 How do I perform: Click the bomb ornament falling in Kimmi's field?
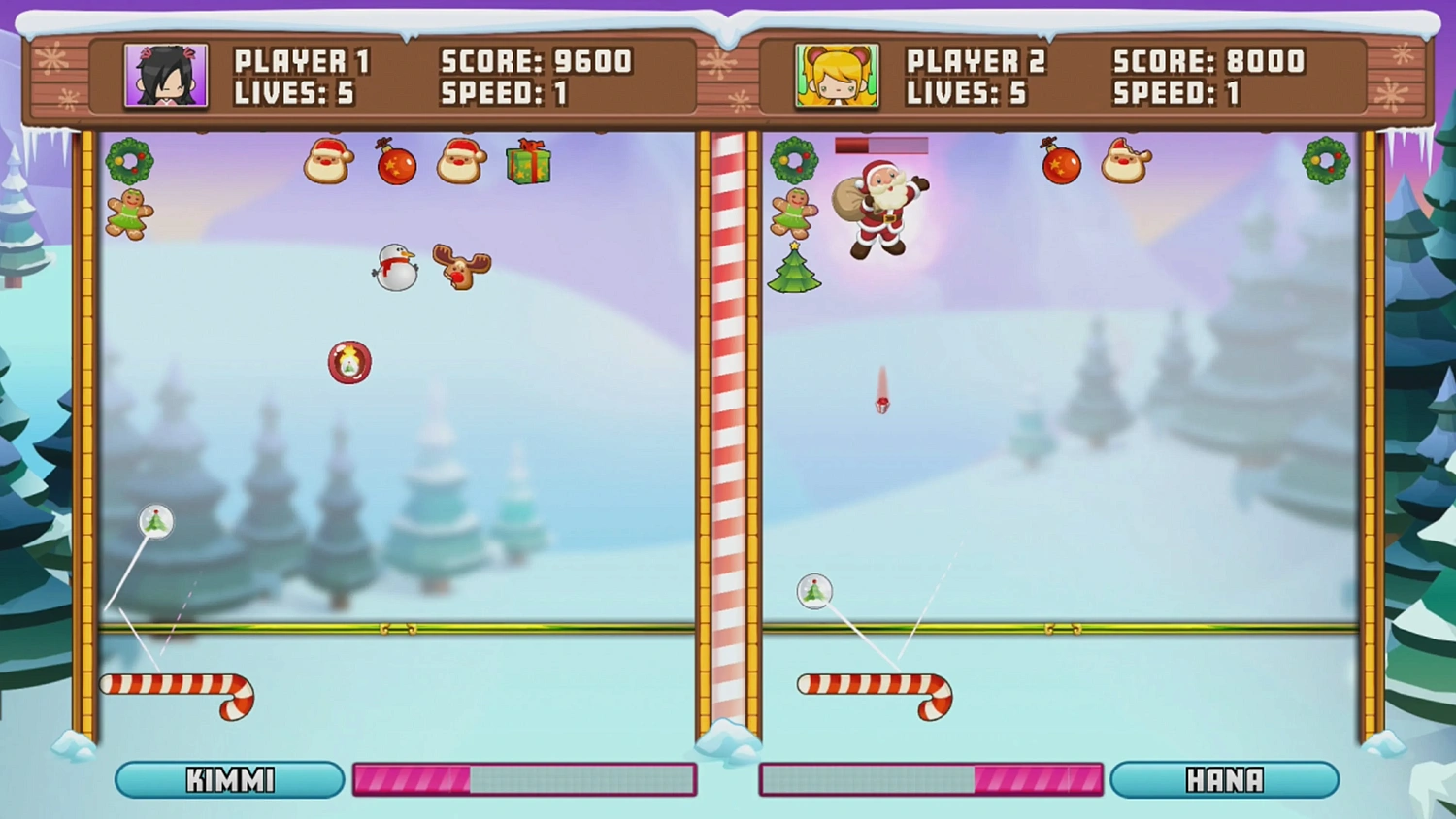tap(350, 362)
